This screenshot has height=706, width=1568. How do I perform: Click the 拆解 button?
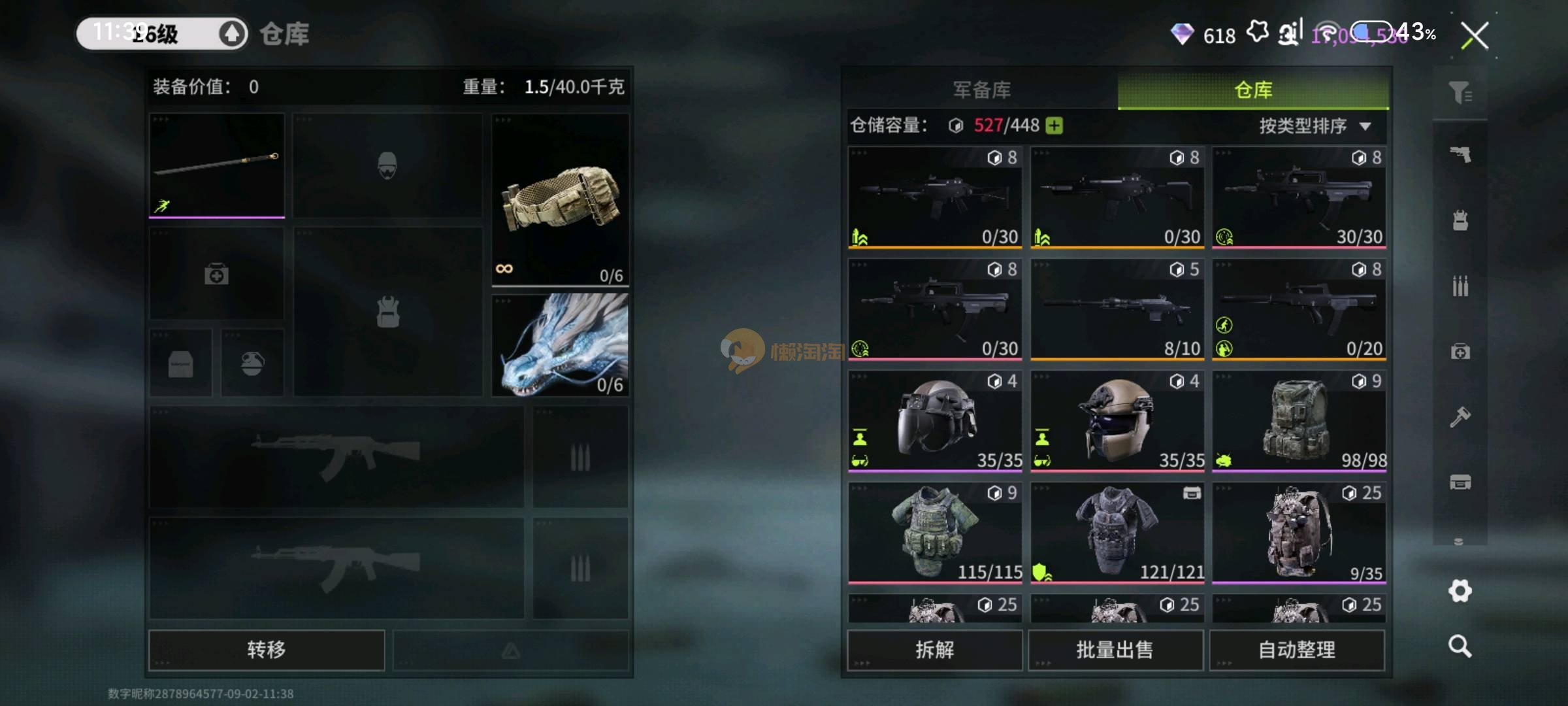pyautogui.click(x=934, y=649)
